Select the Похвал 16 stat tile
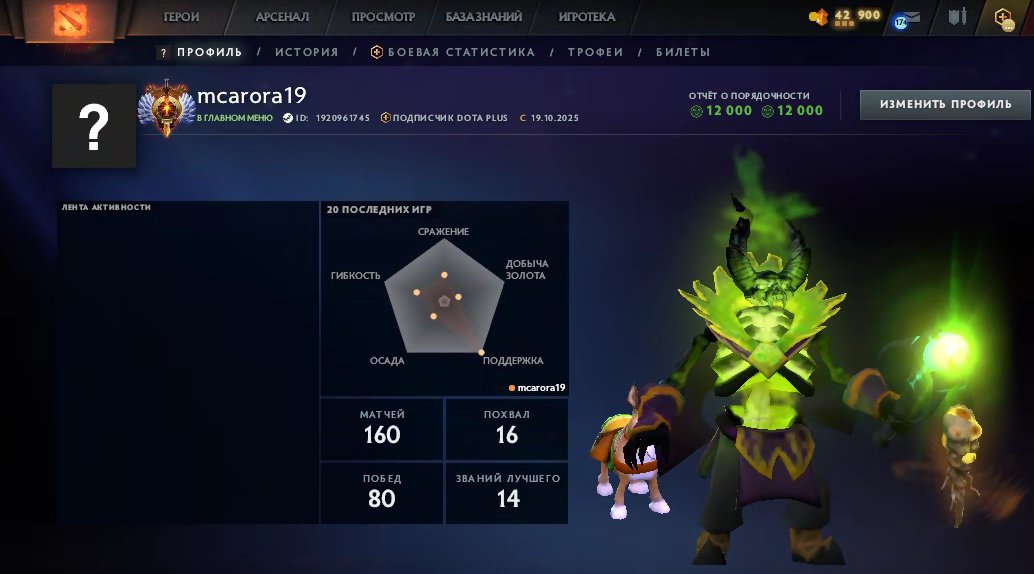This screenshot has height=574, width=1034. click(507, 428)
